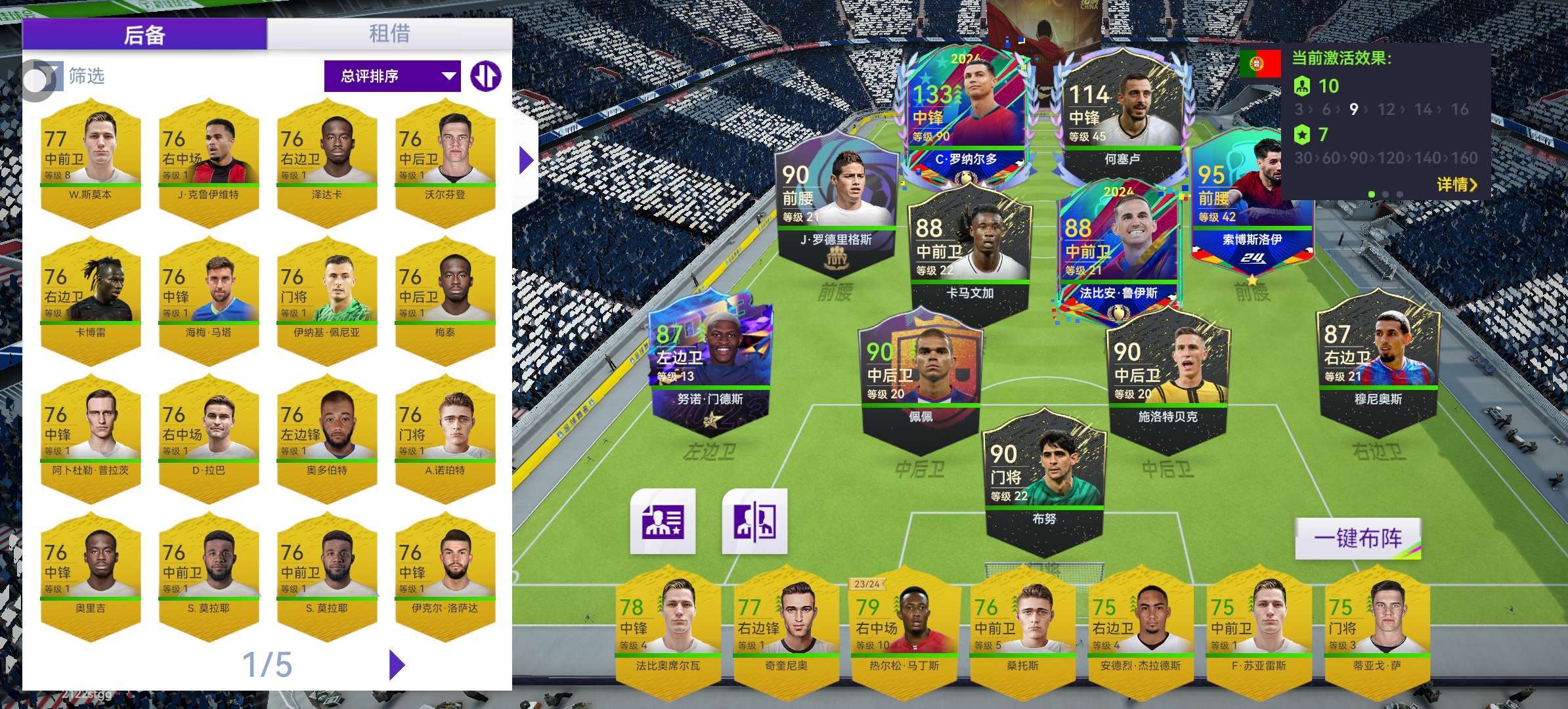This screenshot has height=709, width=1568.
Task: Collapse the reserves panel with the side arrow
Action: (525, 160)
